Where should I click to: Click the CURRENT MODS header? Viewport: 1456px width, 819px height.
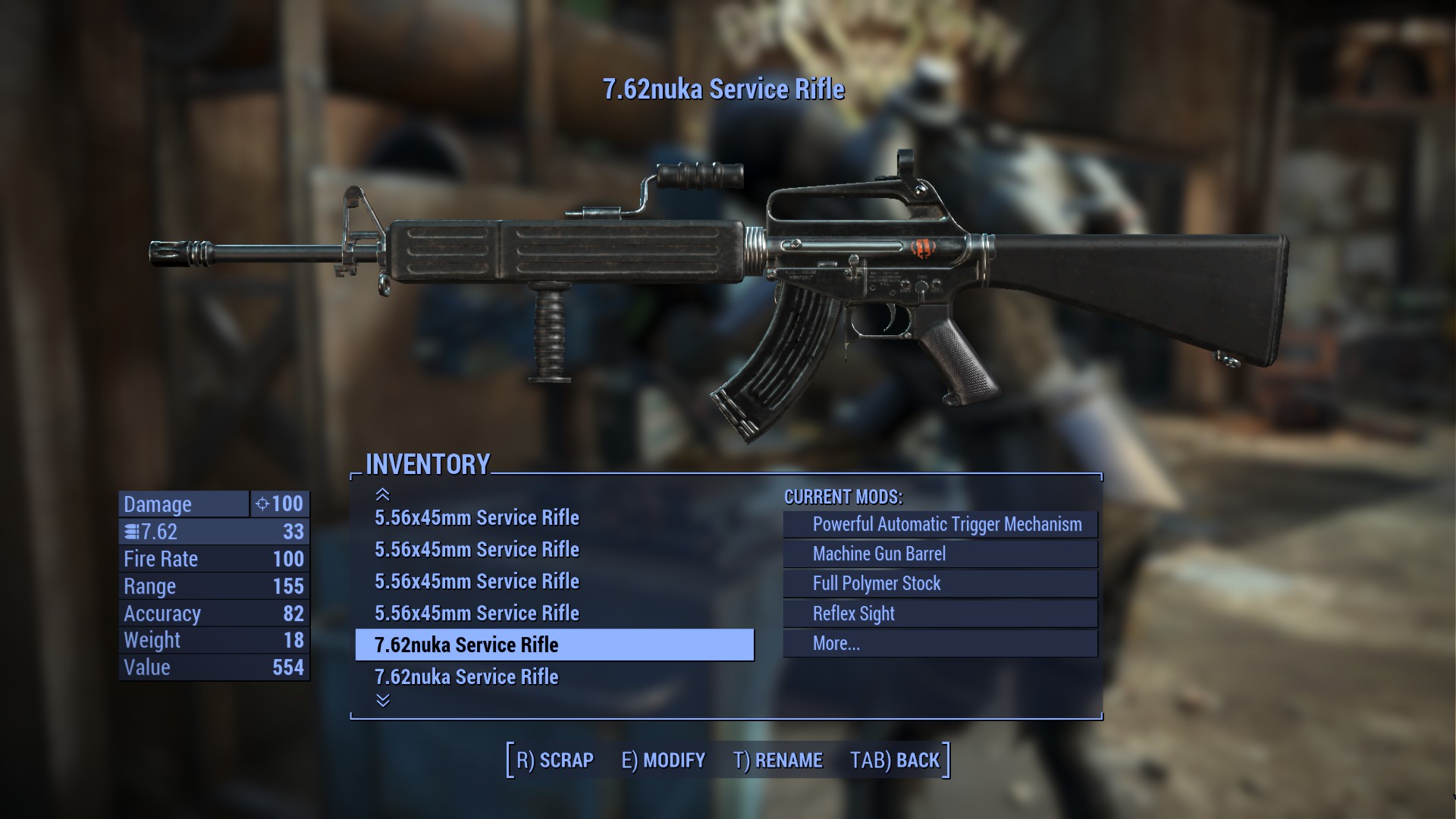tap(843, 498)
